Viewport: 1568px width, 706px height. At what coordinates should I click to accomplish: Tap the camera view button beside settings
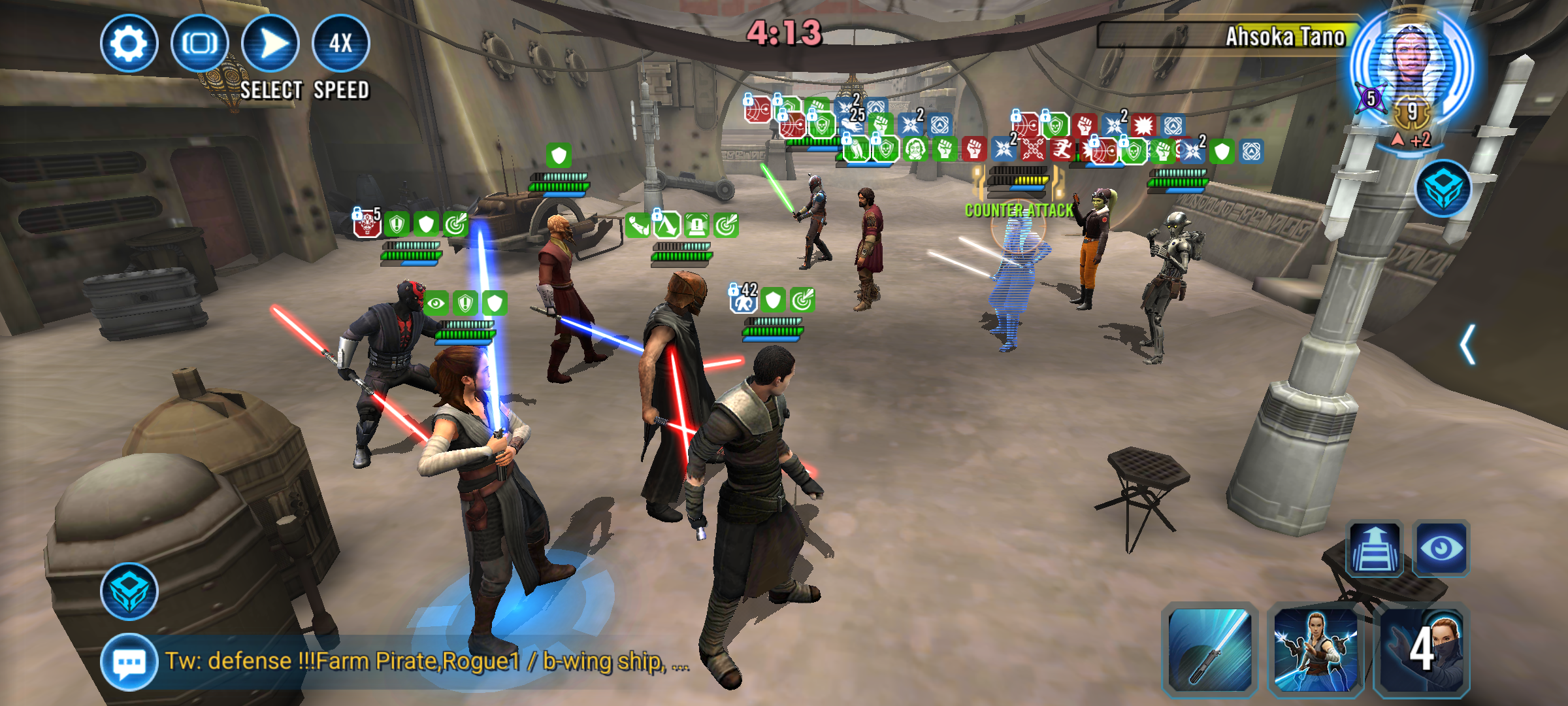coord(199,44)
